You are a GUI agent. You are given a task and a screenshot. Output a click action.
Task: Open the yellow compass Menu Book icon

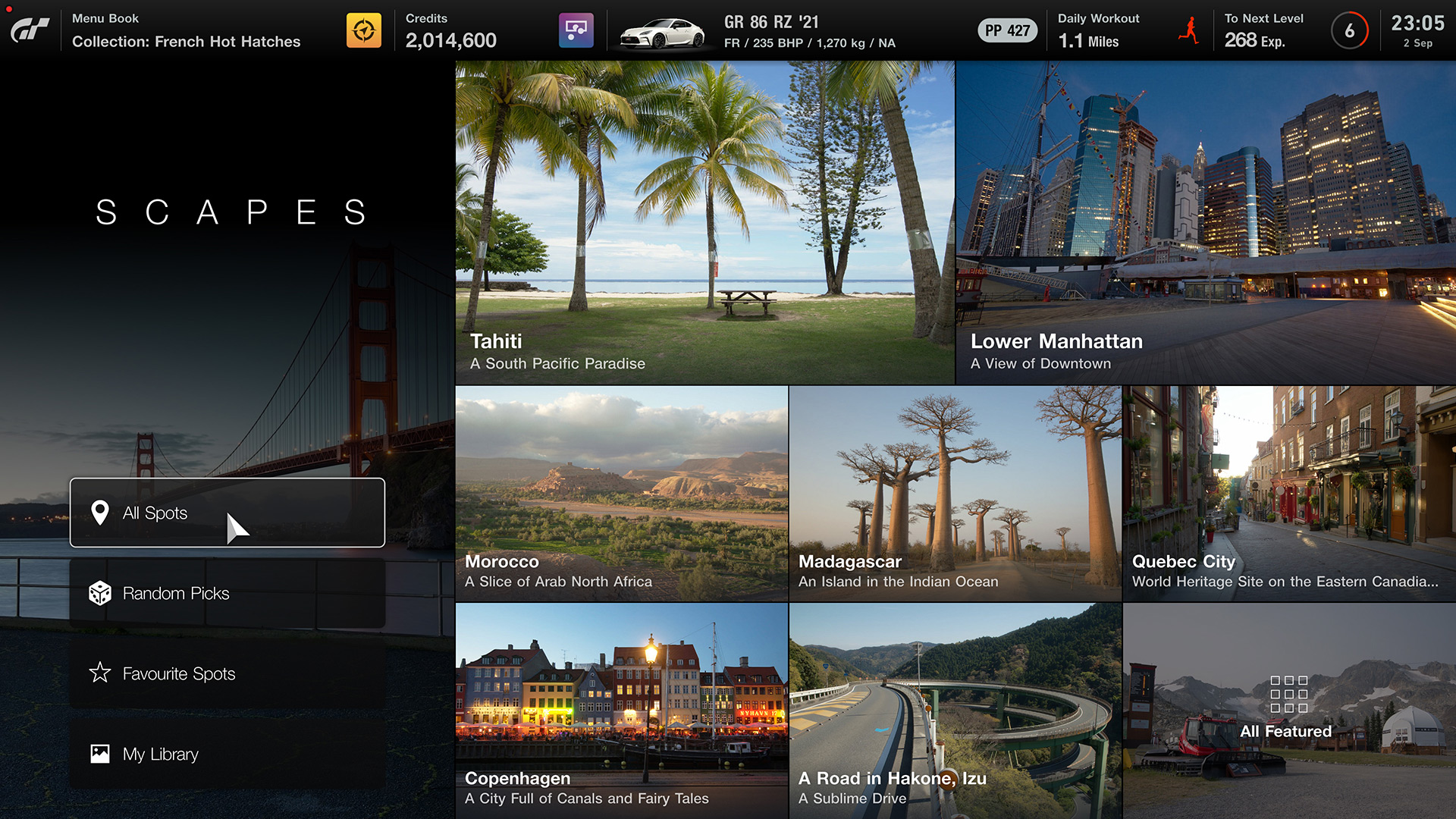coord(365,29)
